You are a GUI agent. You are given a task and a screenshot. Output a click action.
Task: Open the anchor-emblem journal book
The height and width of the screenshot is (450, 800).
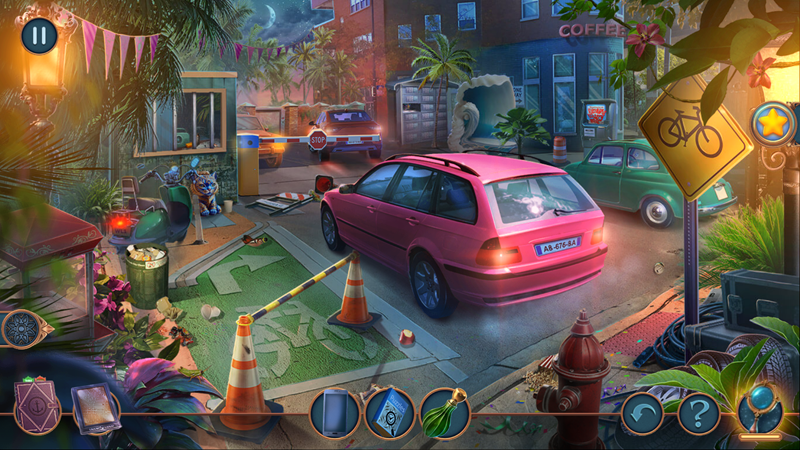(x=38, y=409)
